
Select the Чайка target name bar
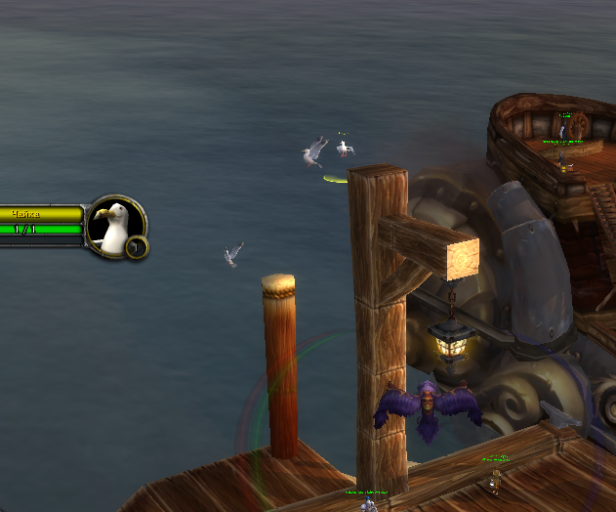tap(40, 213)
